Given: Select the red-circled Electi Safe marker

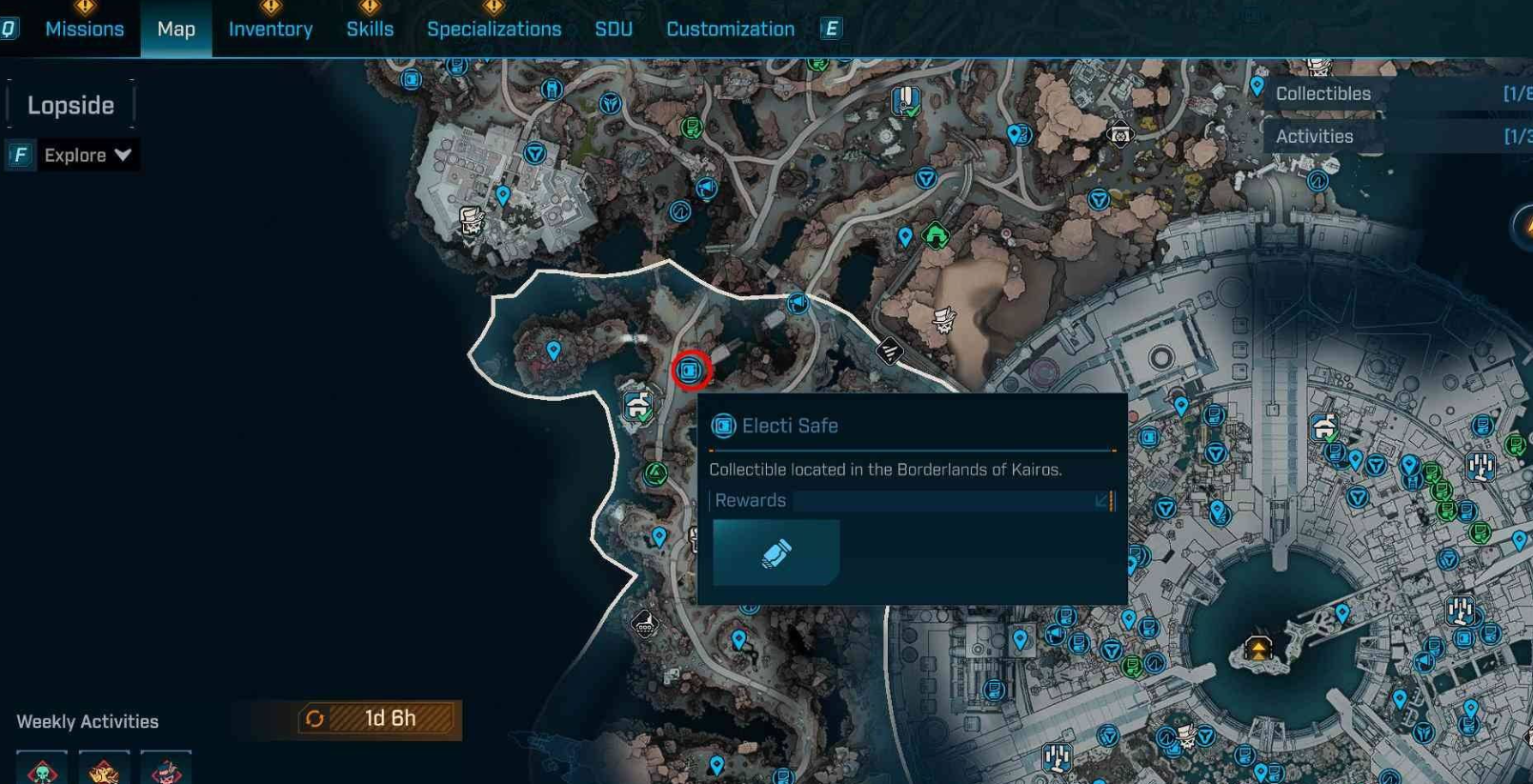Looking at the screenshot, I should pos(691,371).
